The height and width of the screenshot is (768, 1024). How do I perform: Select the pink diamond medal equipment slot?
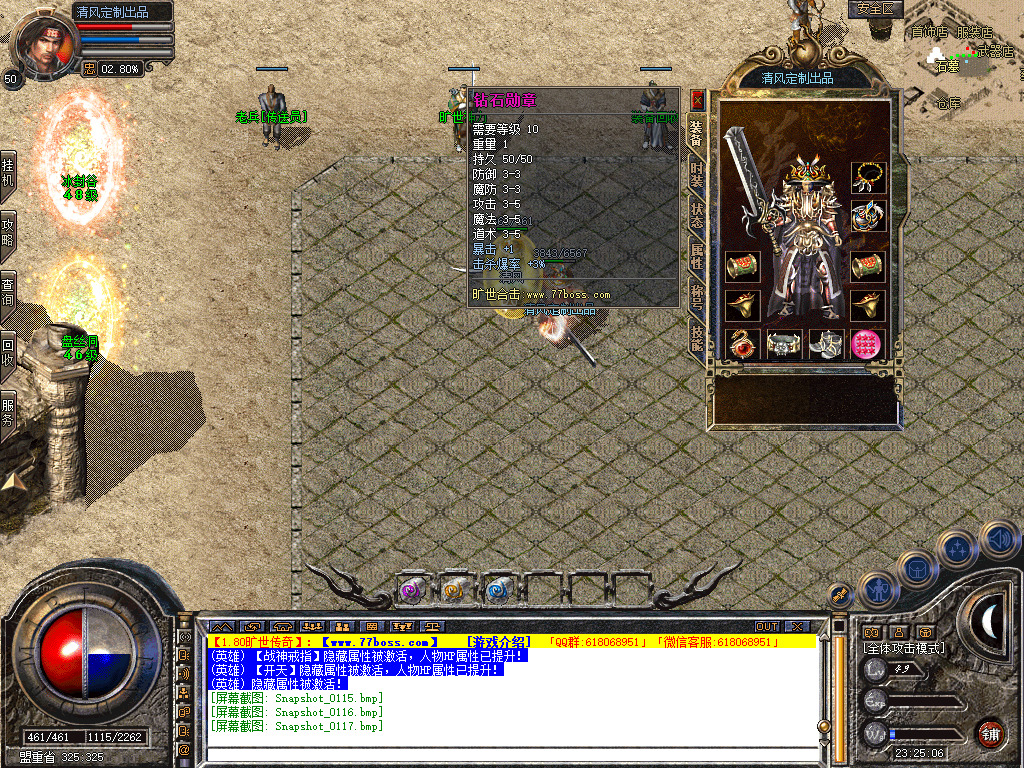(868, 344)
